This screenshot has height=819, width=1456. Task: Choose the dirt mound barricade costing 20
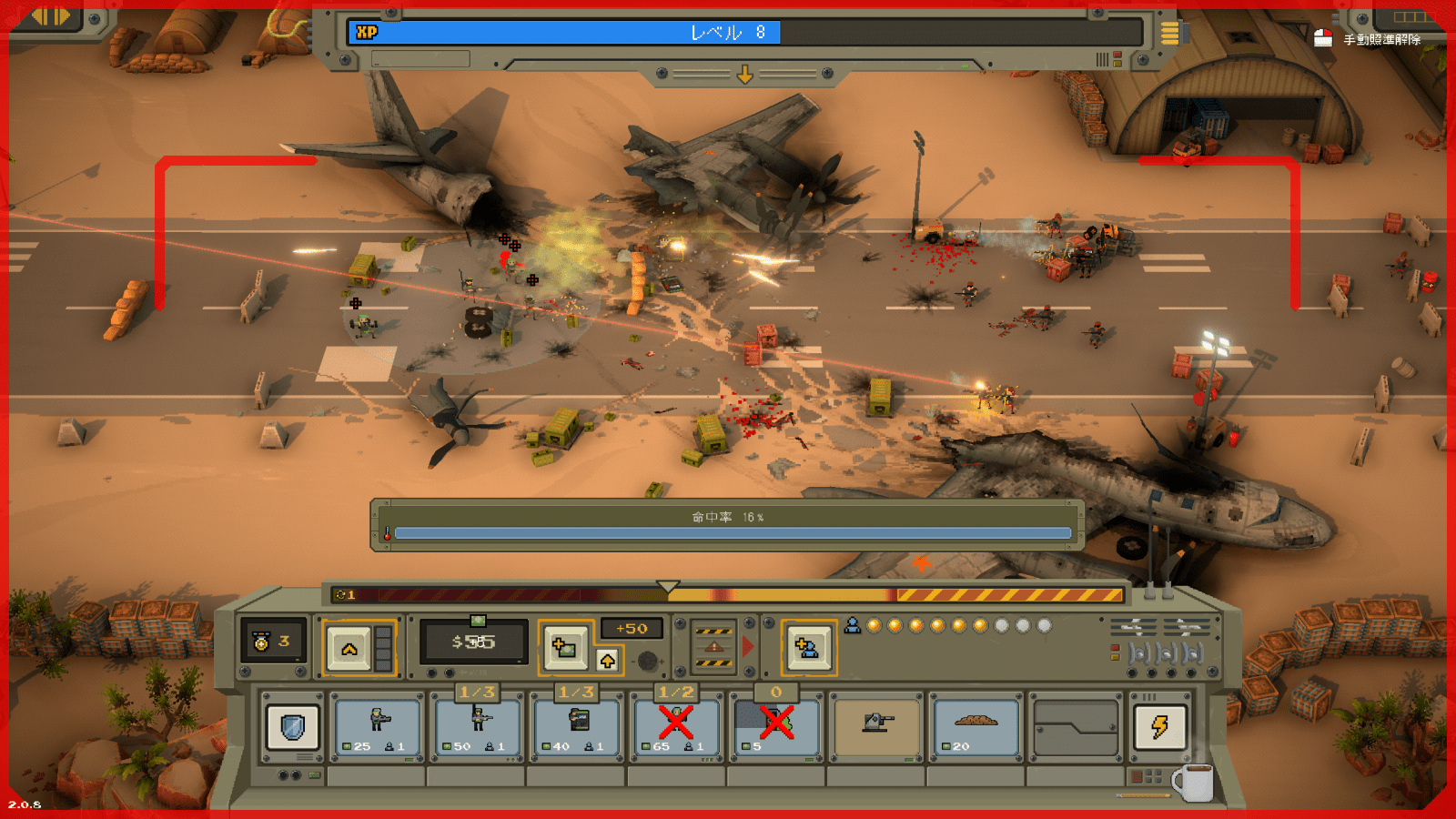click(x=976, y=725)
